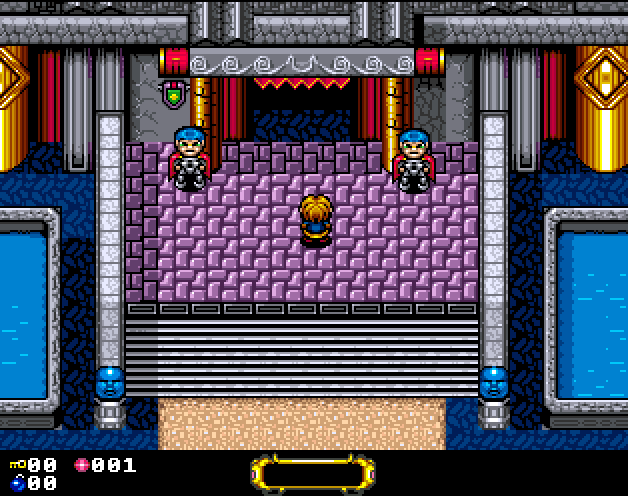Click the pink gem icon
This screenshot has width=628, height=496.
pos(82,465)
